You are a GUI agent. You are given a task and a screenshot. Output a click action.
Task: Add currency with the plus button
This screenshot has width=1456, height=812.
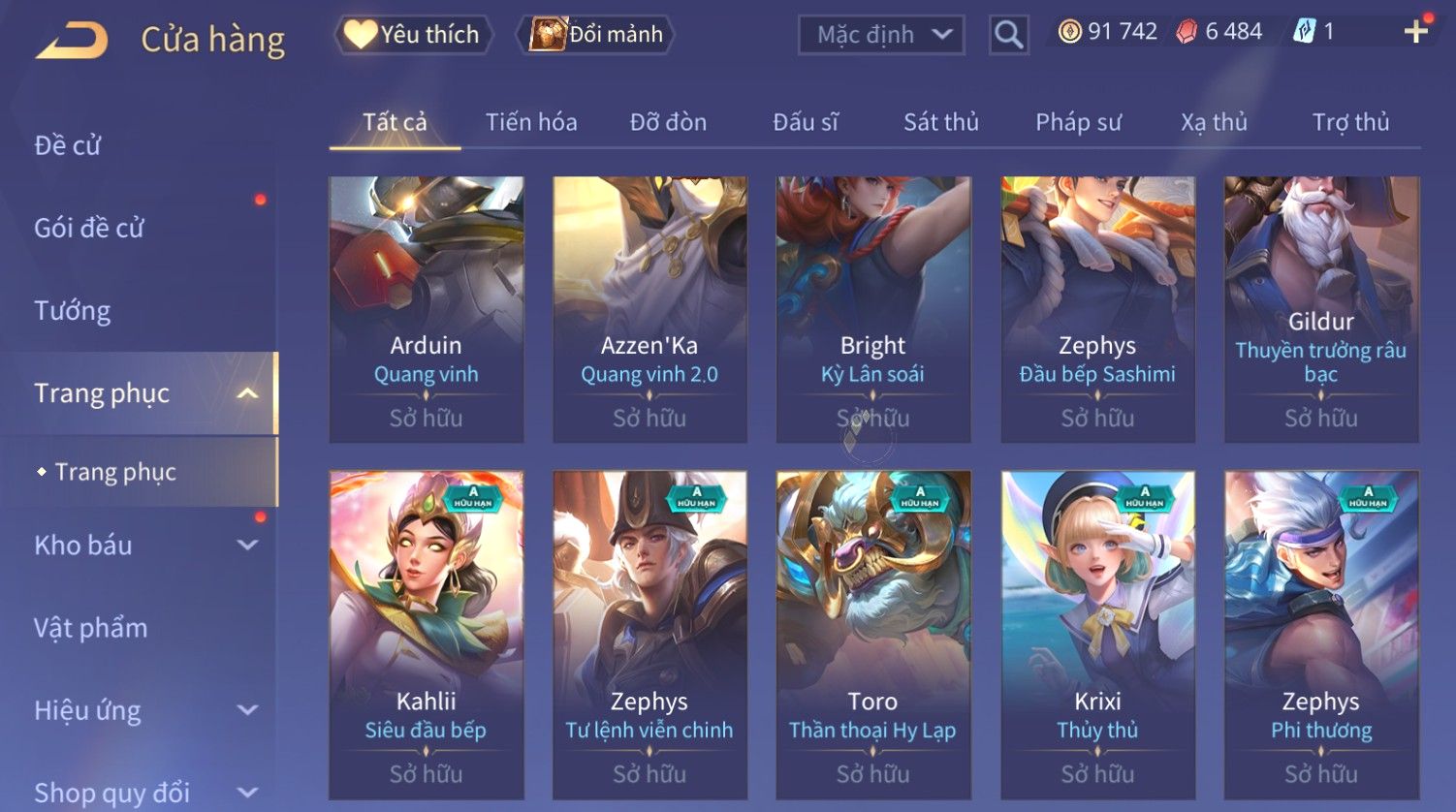click(1415, 32)
